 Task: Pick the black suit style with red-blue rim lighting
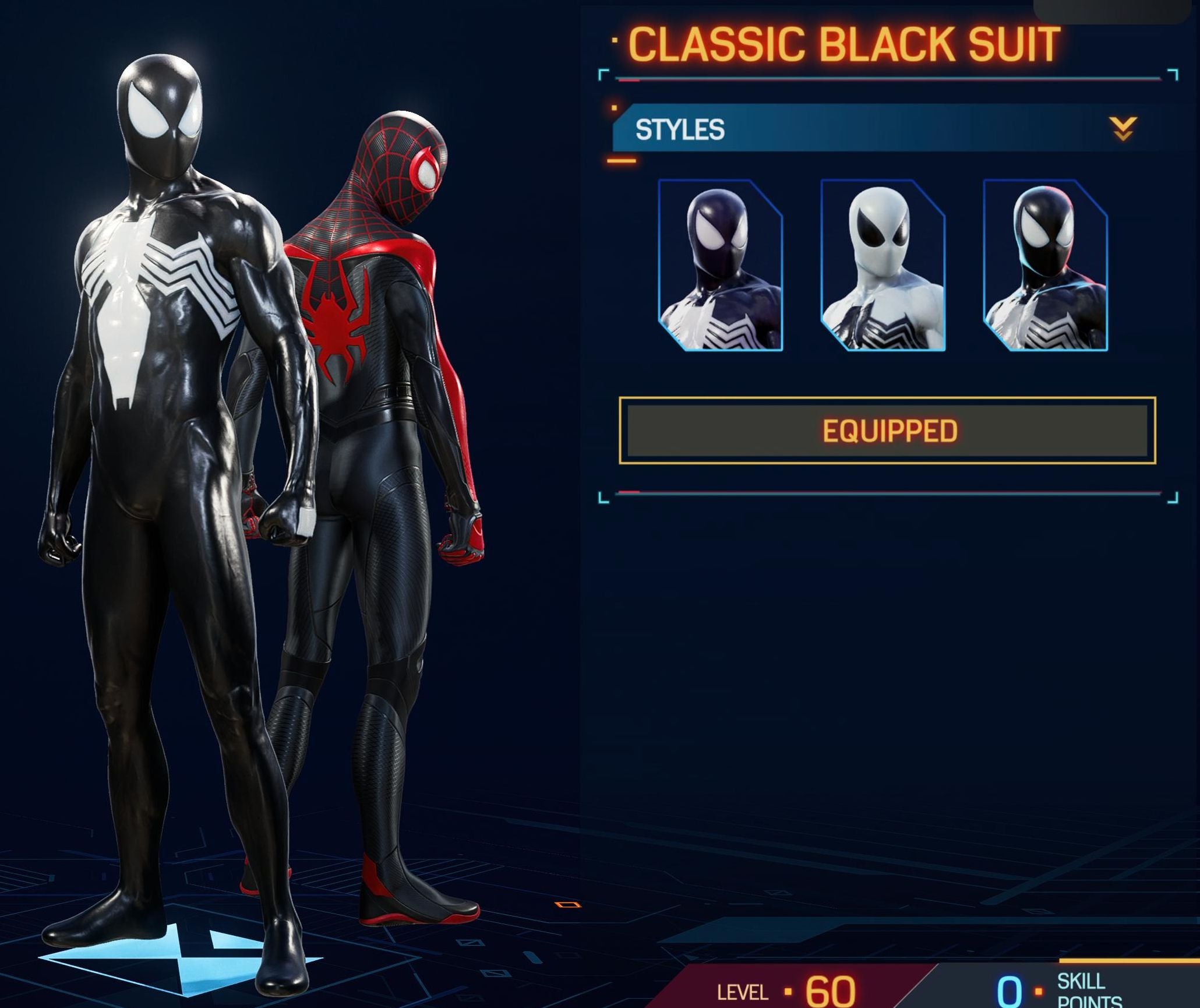(x=1045, y=265)
